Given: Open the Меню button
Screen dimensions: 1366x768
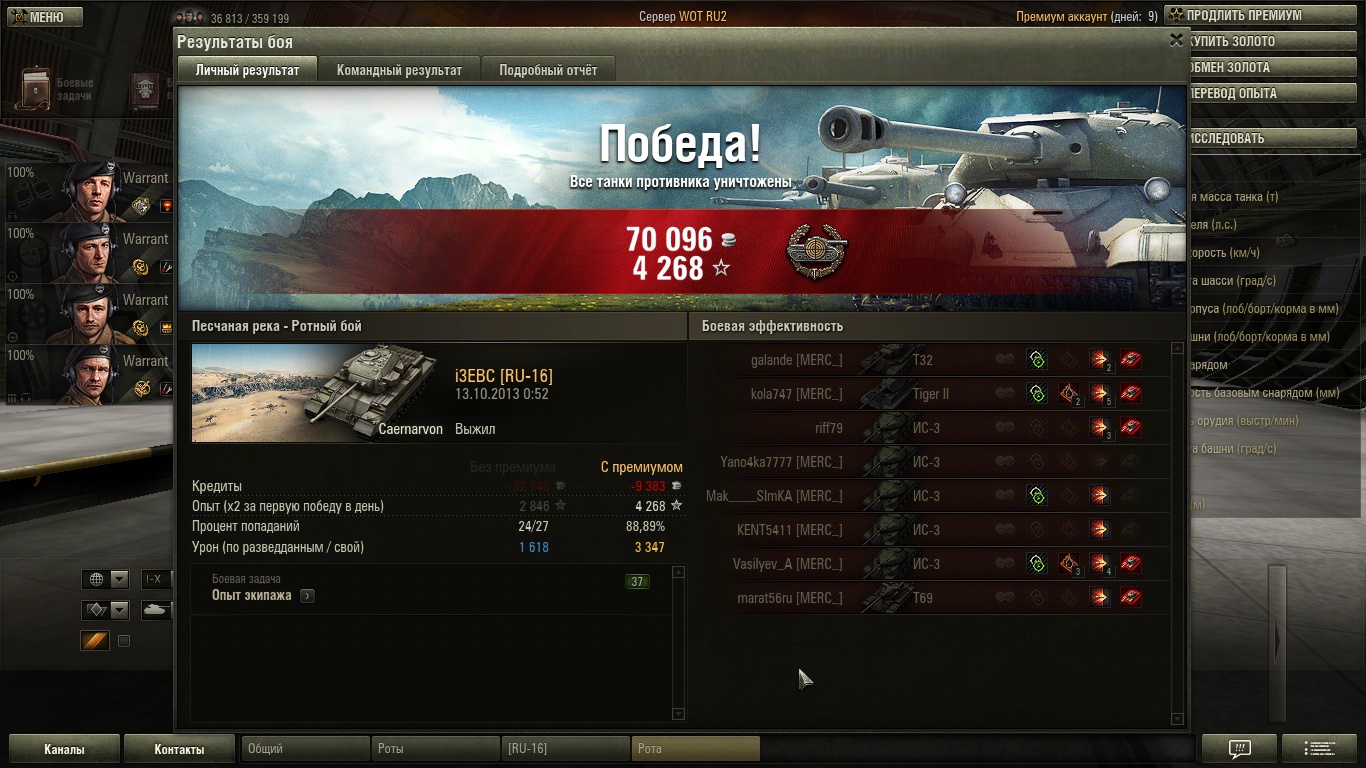Looking at the screenshot, I should 45,17.
